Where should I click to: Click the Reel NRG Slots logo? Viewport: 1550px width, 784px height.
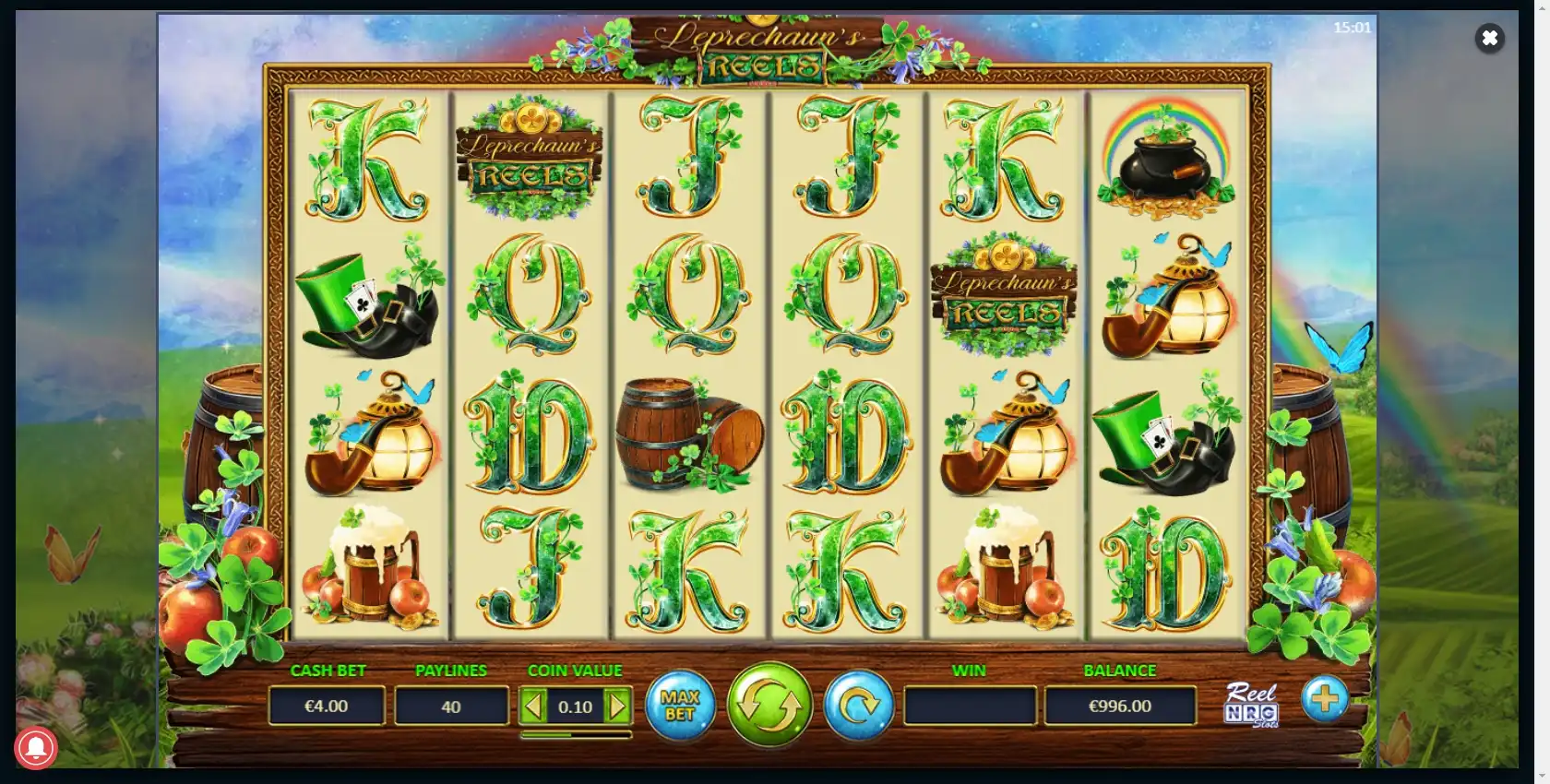point(1251,706)
